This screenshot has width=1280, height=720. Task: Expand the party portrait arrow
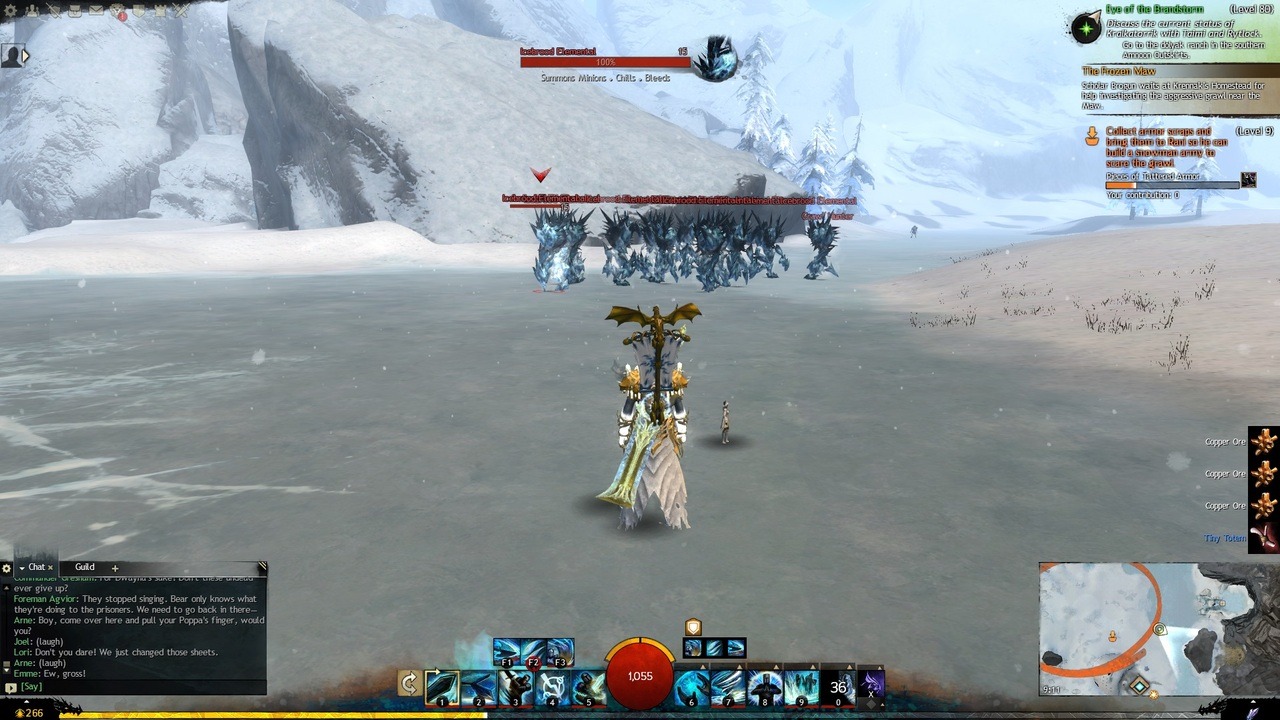[25, 57]
